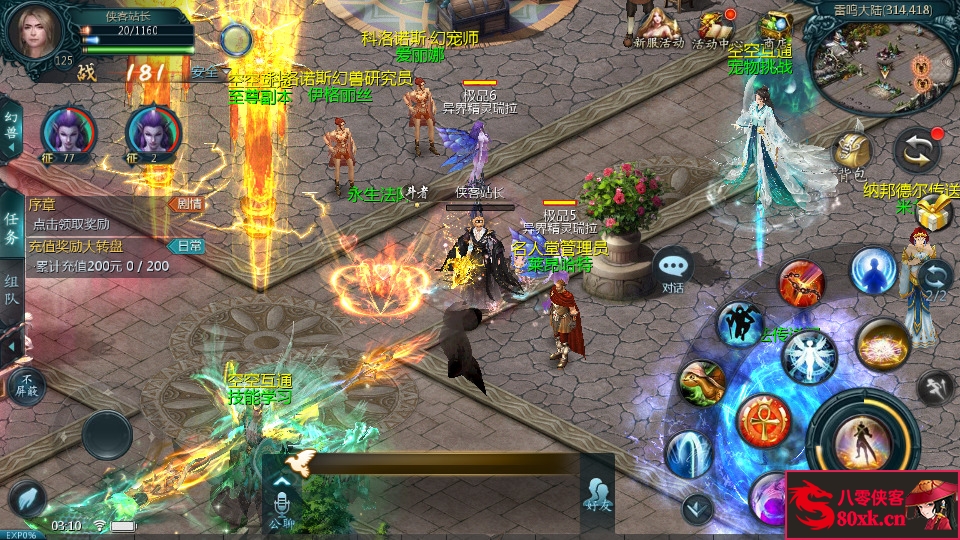Activate the turtle beast skill

[701, 385]
